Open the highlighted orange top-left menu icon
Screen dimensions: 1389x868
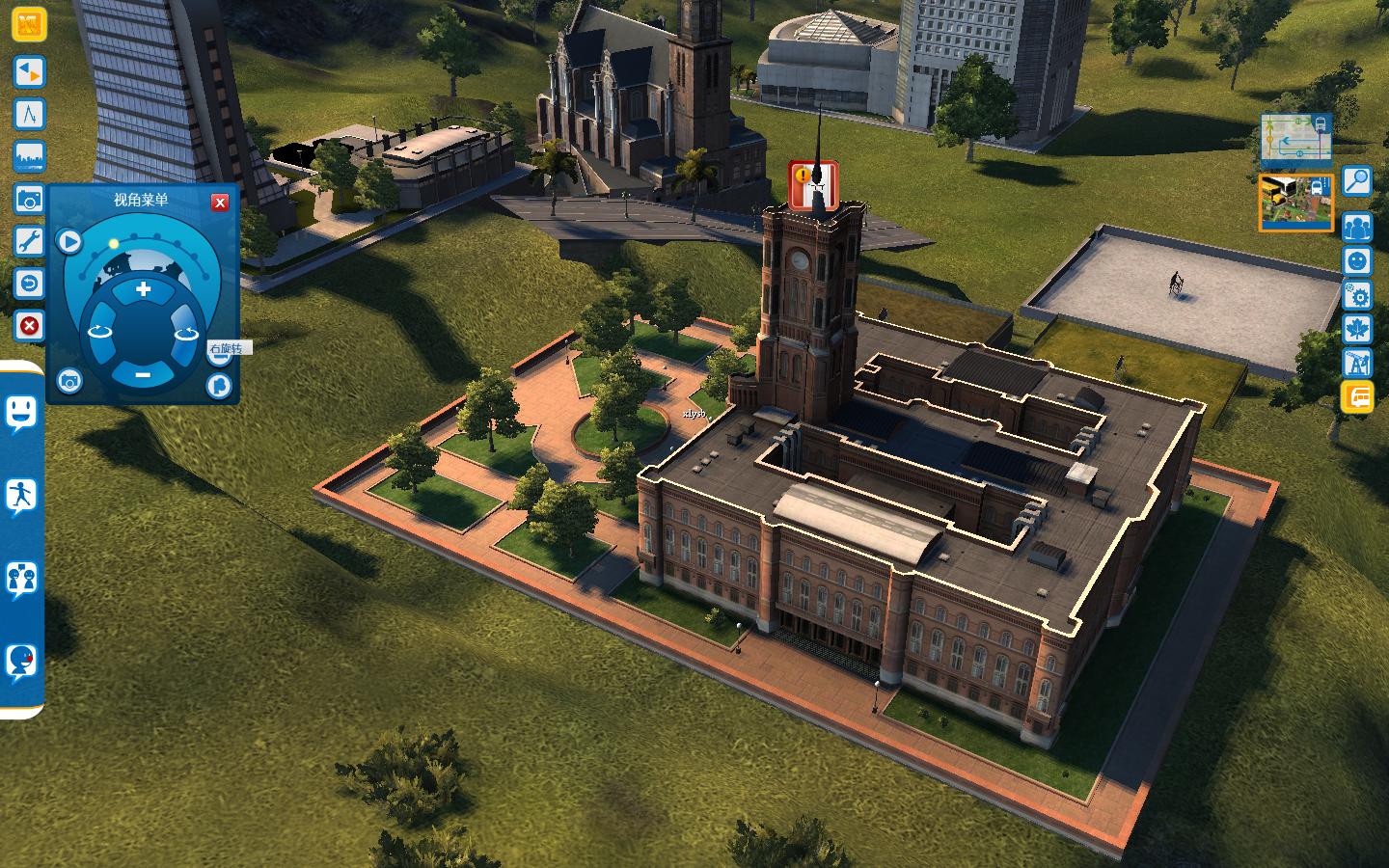click(29, 23)
